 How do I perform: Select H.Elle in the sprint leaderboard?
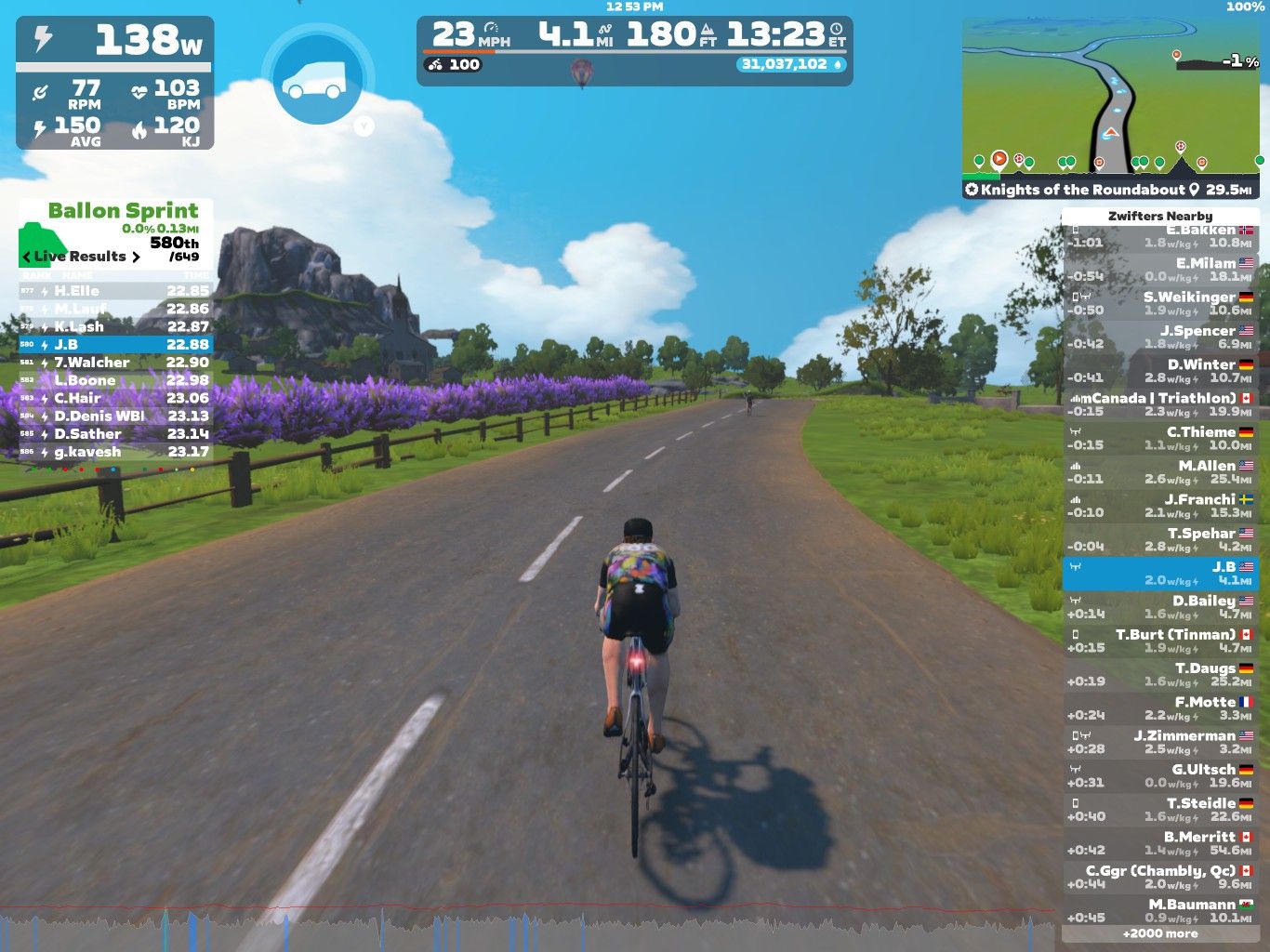[x=115, y=291]
